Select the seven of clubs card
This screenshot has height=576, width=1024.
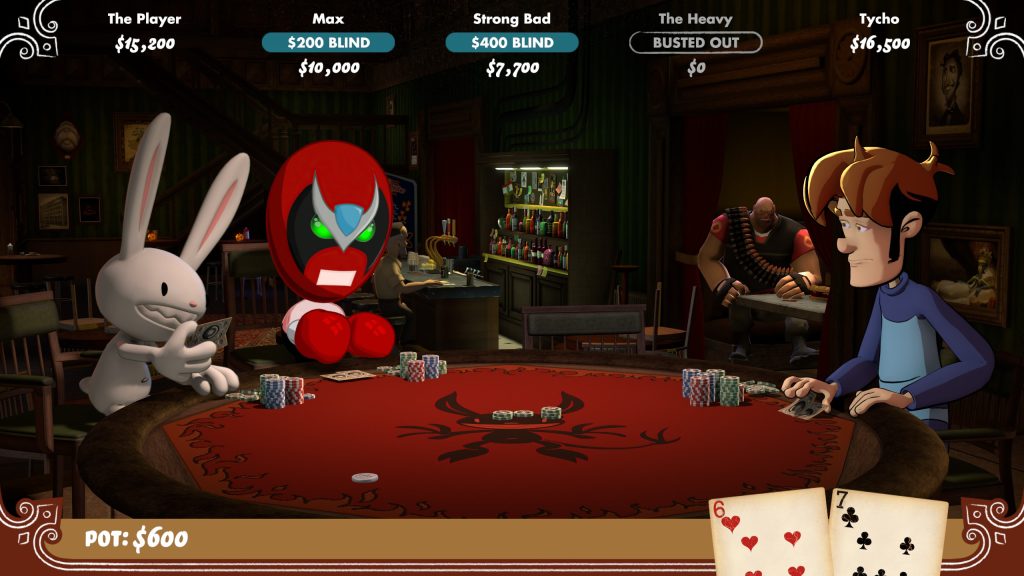pyautogui.click(x=886, y=535)
